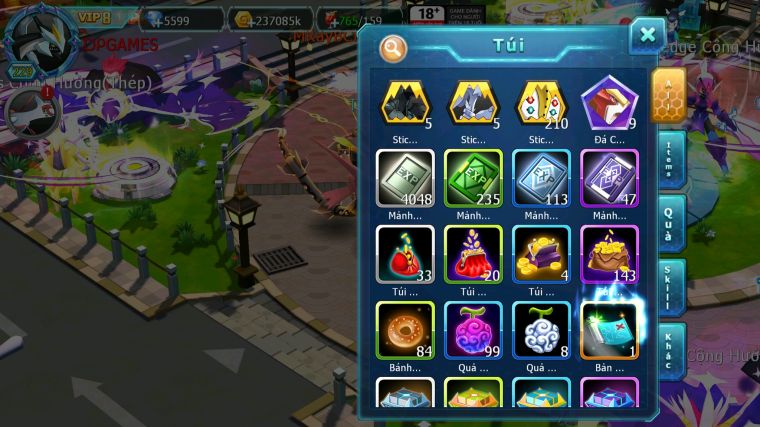Open the brown gold sack with 143
Viewport: 760px width, 427px height.
pos(609,255)
